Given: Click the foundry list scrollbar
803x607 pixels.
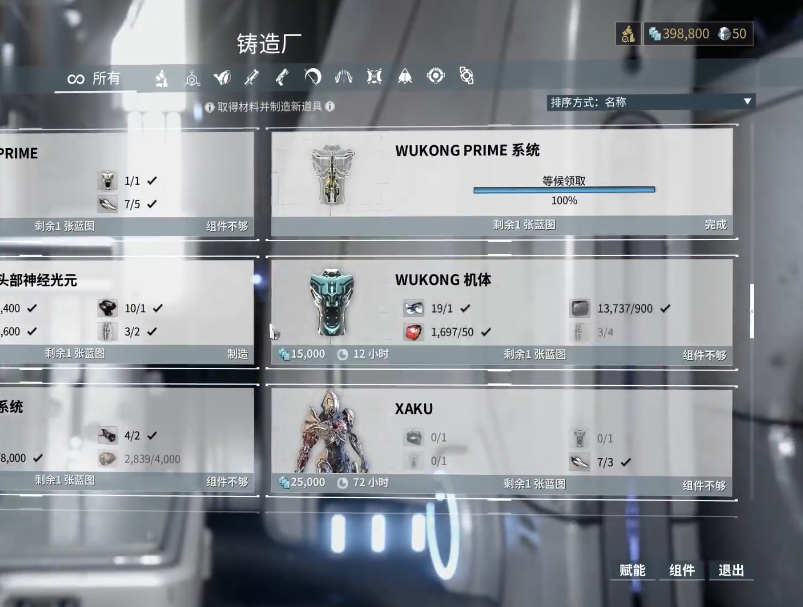Looking at the screenshot, I should (x=752, y=310).
